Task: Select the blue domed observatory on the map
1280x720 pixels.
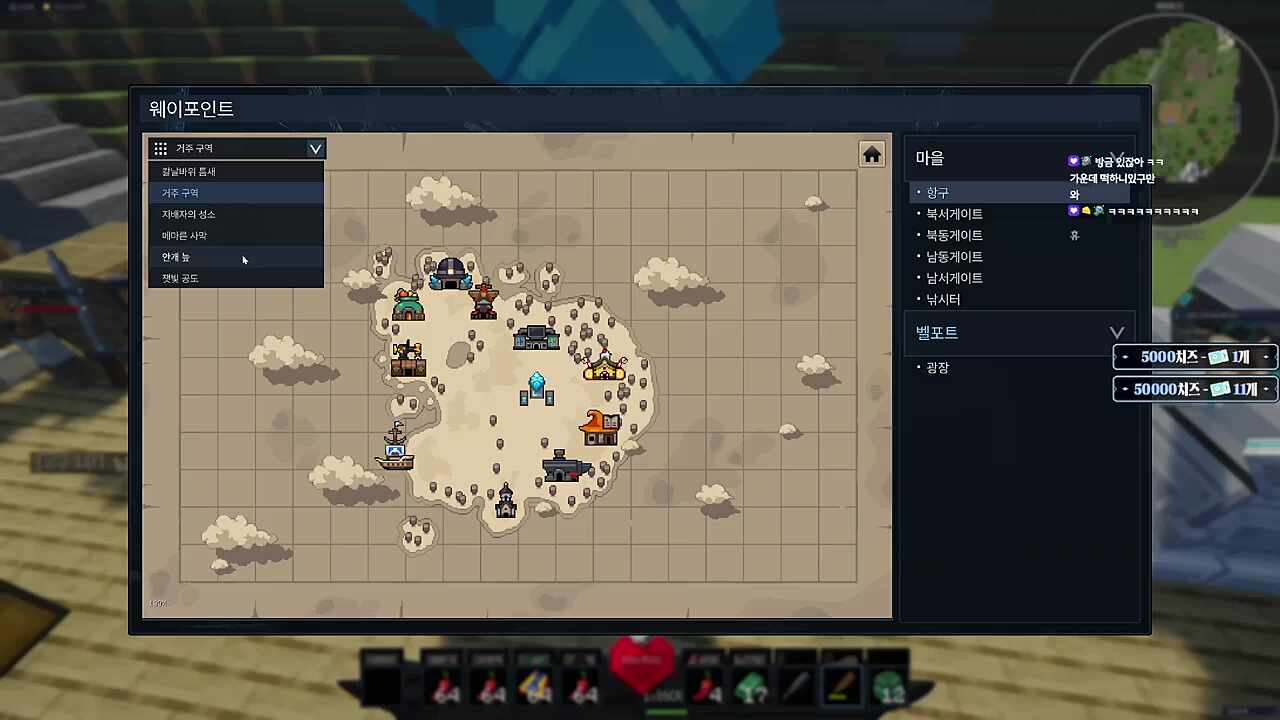Action: 450,272
